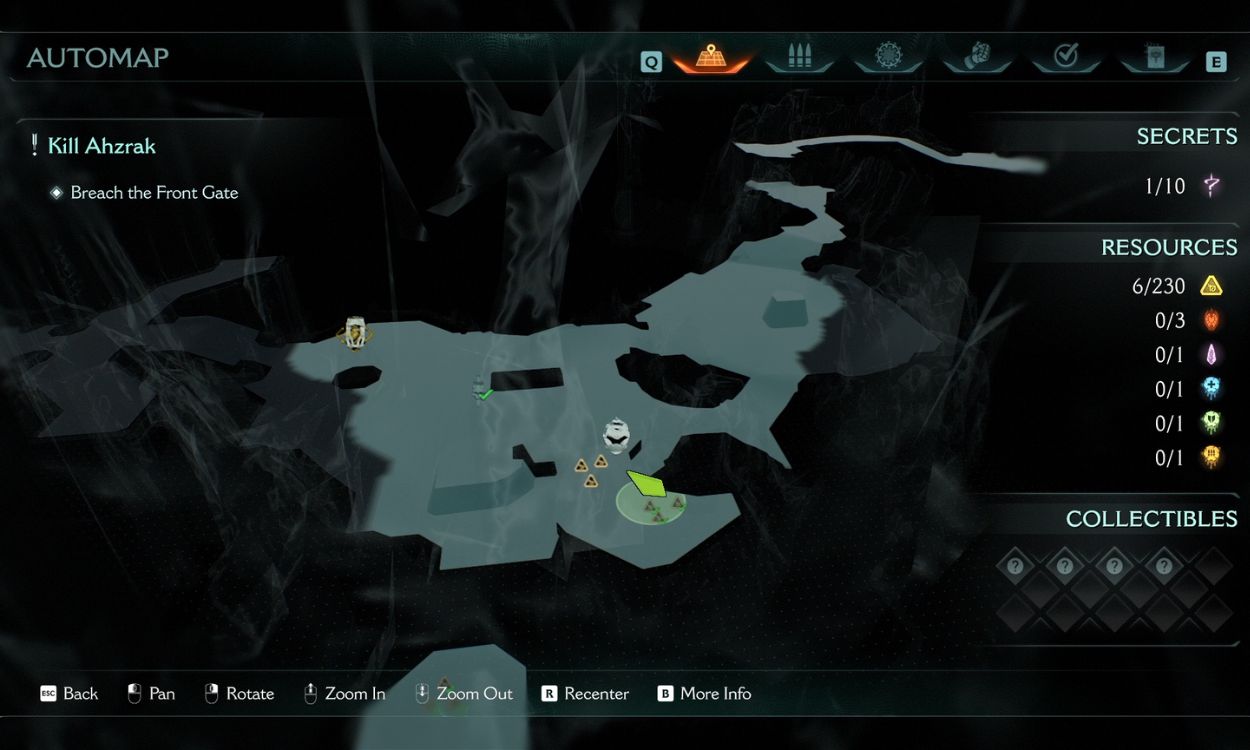
Task: Click the Zoom Out control
Action: coord(464,694)
